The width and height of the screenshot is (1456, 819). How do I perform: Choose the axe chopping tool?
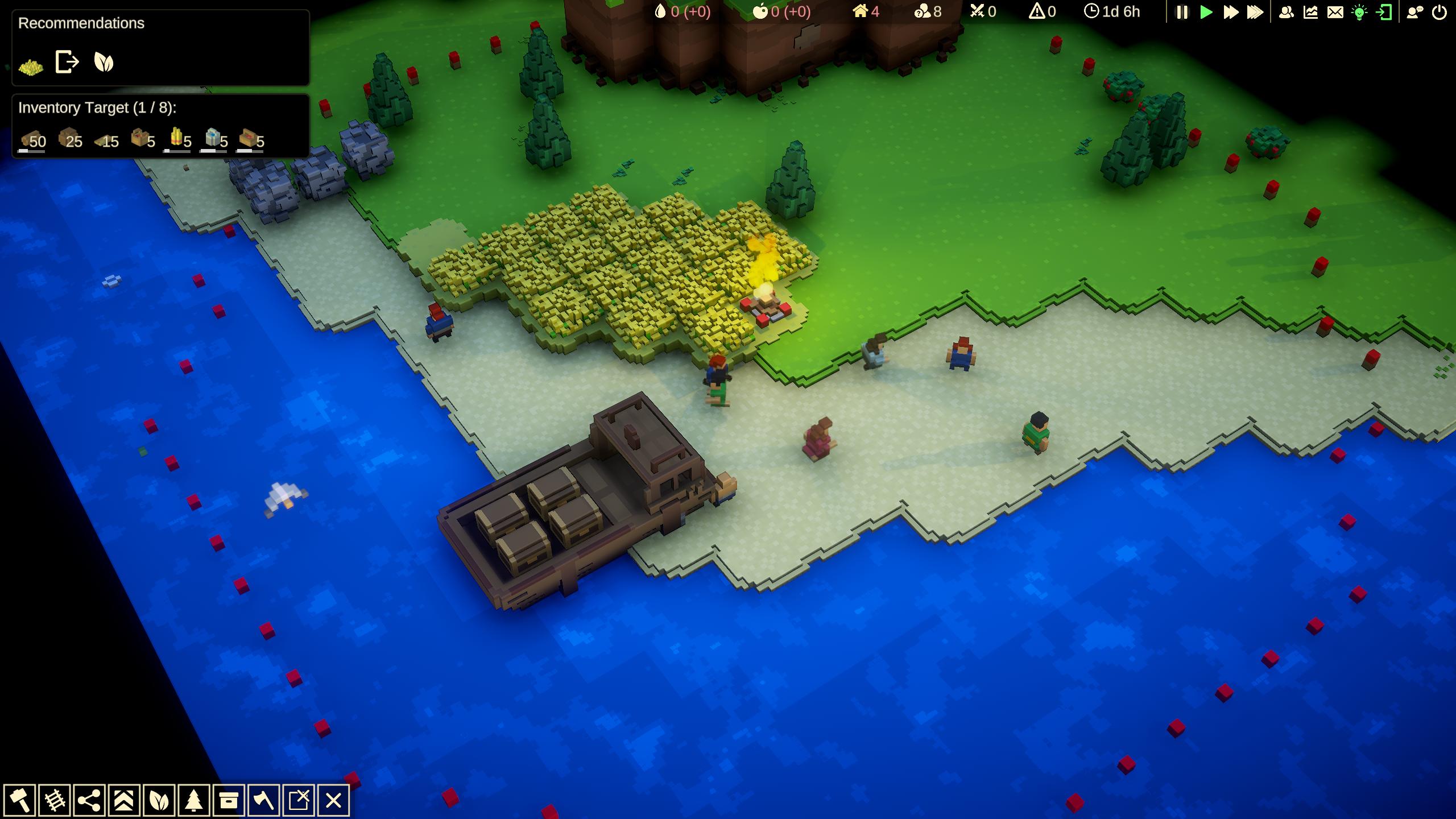263,801
